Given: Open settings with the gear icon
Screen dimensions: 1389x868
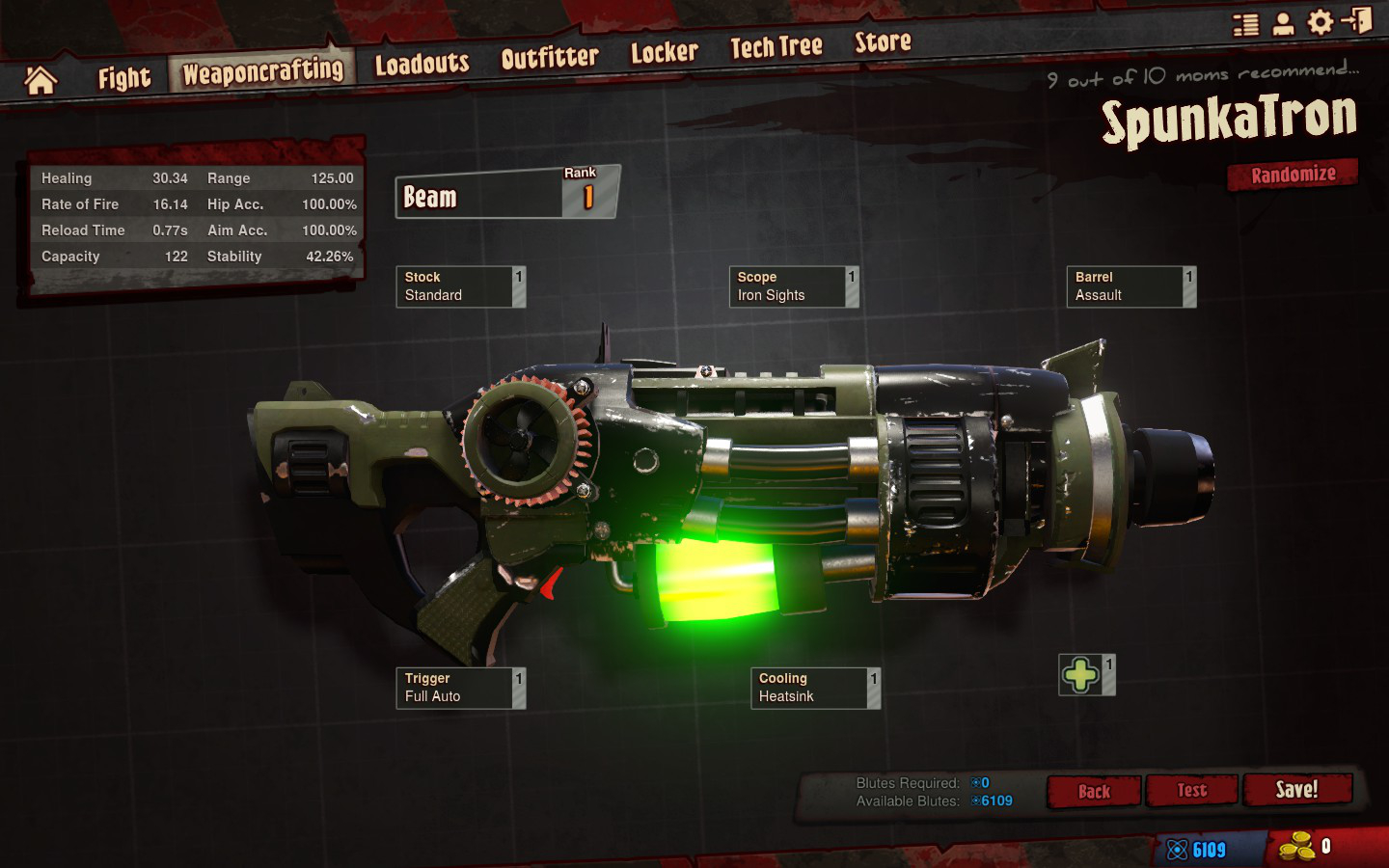Looking at the screenshot, I should pos(1320,22).
